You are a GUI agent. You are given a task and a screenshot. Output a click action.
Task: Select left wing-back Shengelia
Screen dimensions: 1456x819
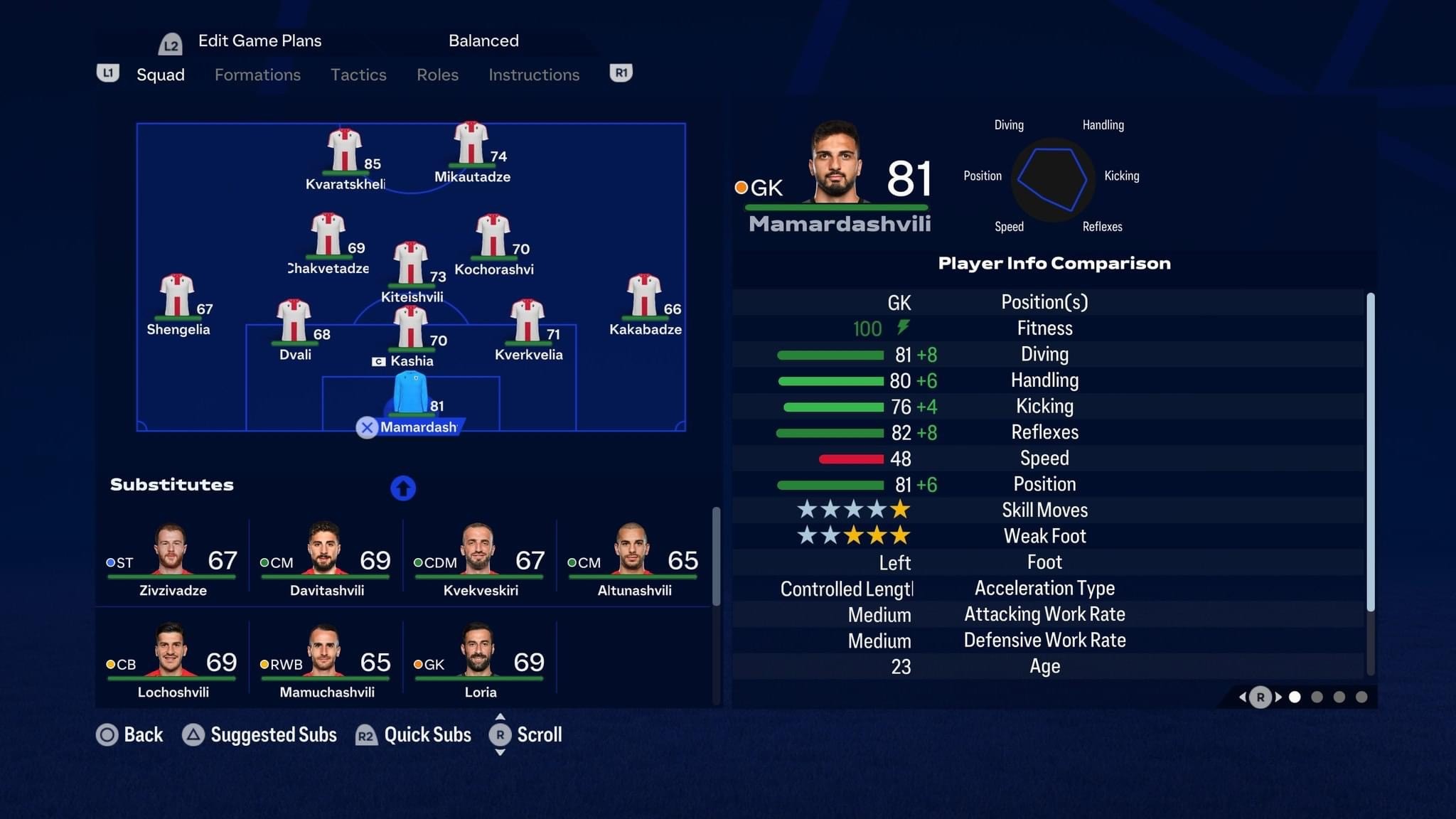tap(177, 296)
